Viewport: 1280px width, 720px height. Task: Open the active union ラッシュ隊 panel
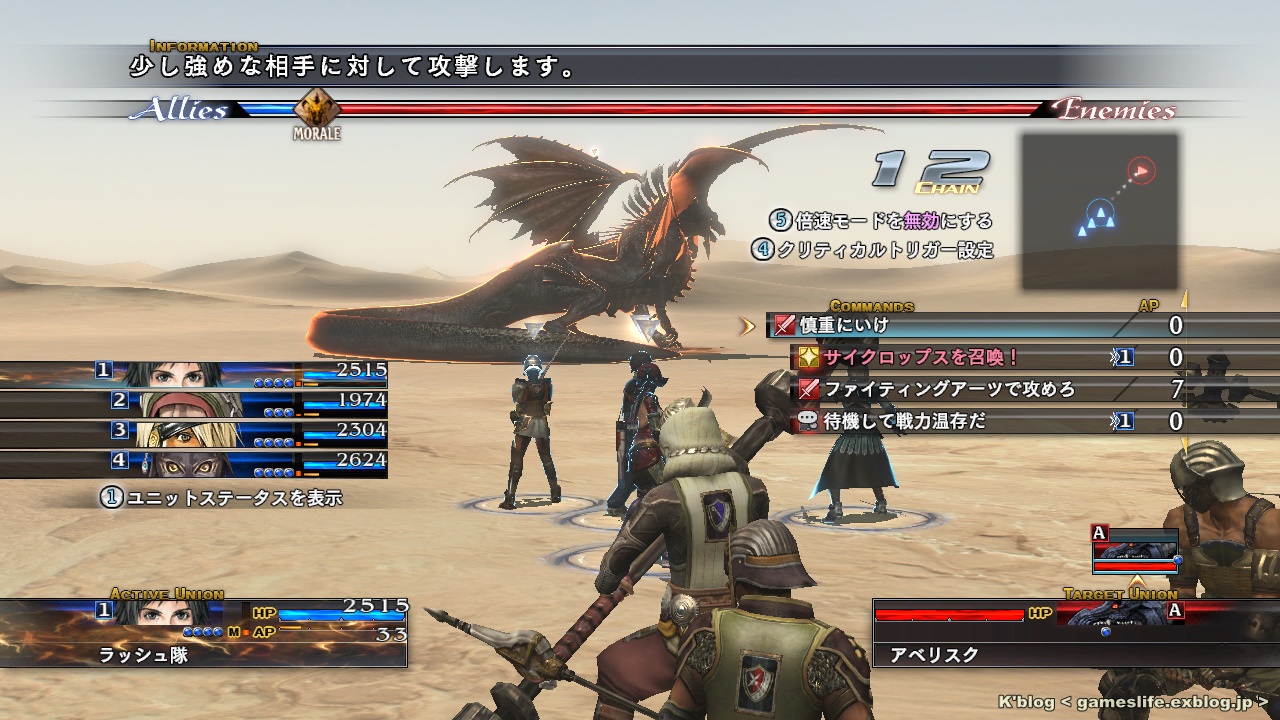(x=205, y=632)
